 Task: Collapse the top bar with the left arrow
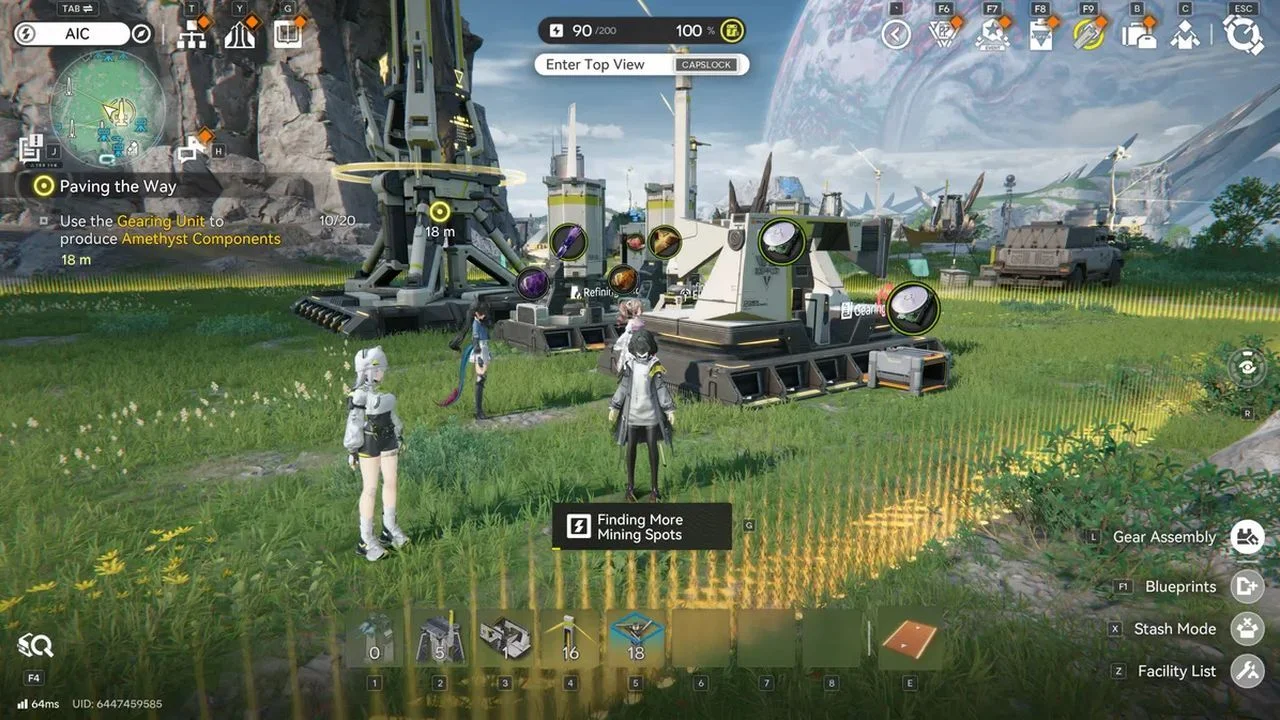895,35
